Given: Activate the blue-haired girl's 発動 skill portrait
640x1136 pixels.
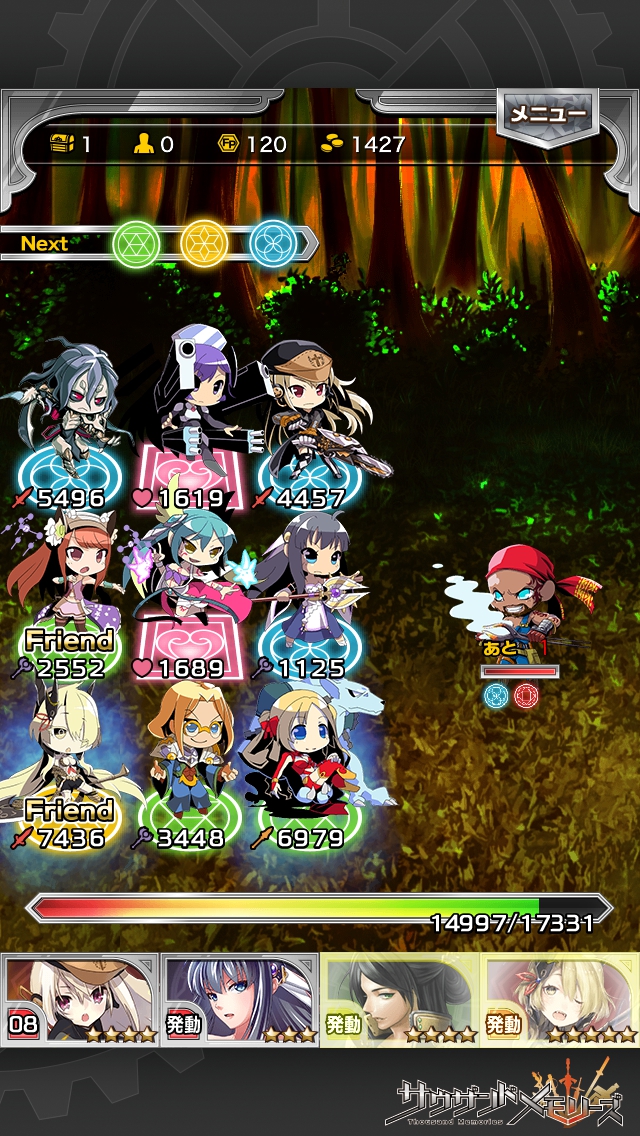Looking at the screenshot, I should coord(240,998).
